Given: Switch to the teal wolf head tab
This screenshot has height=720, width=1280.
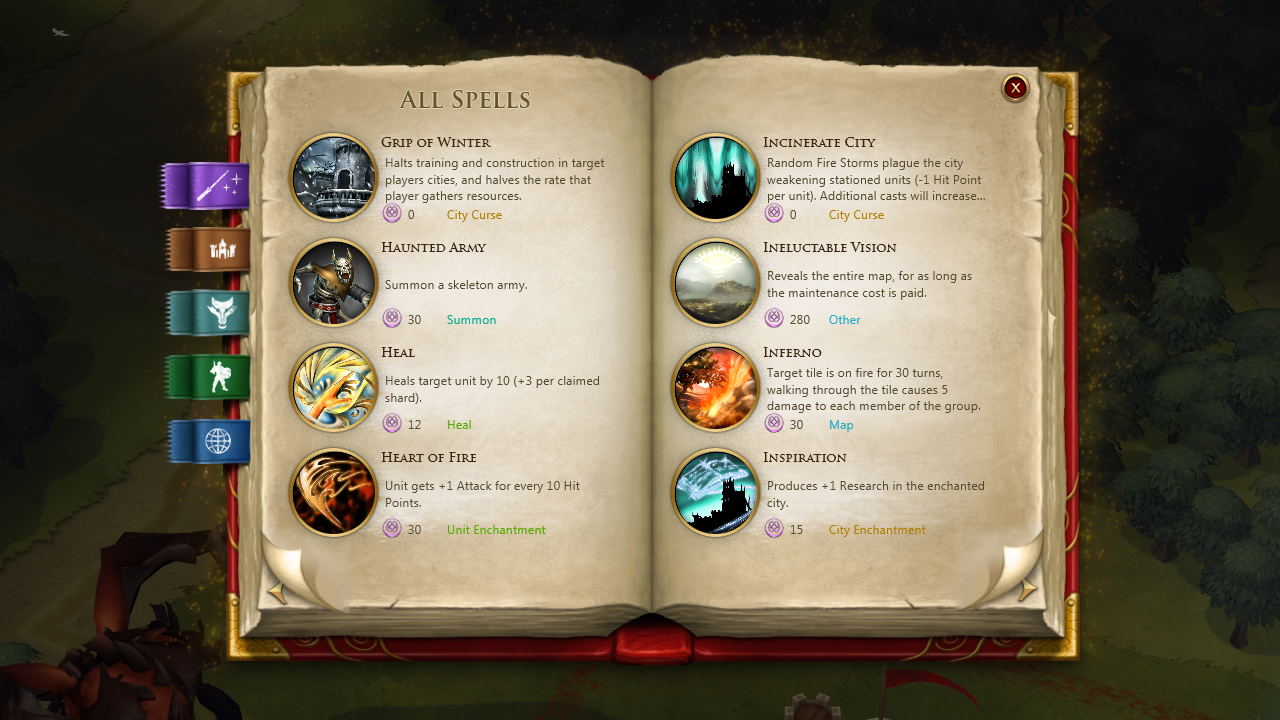Looking at the screenshot, I should click(210, 314).
